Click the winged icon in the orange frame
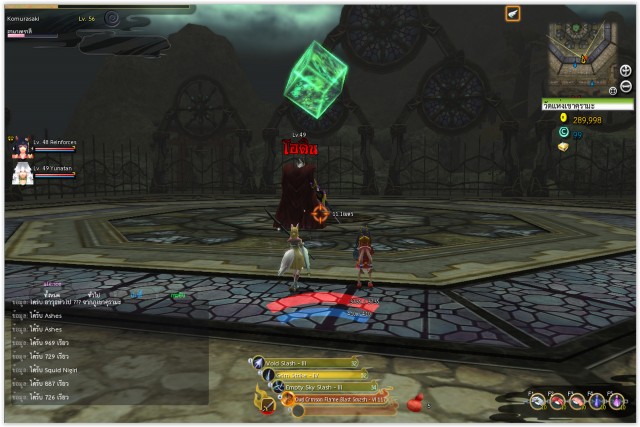640x427 pixels. point(512,14)
